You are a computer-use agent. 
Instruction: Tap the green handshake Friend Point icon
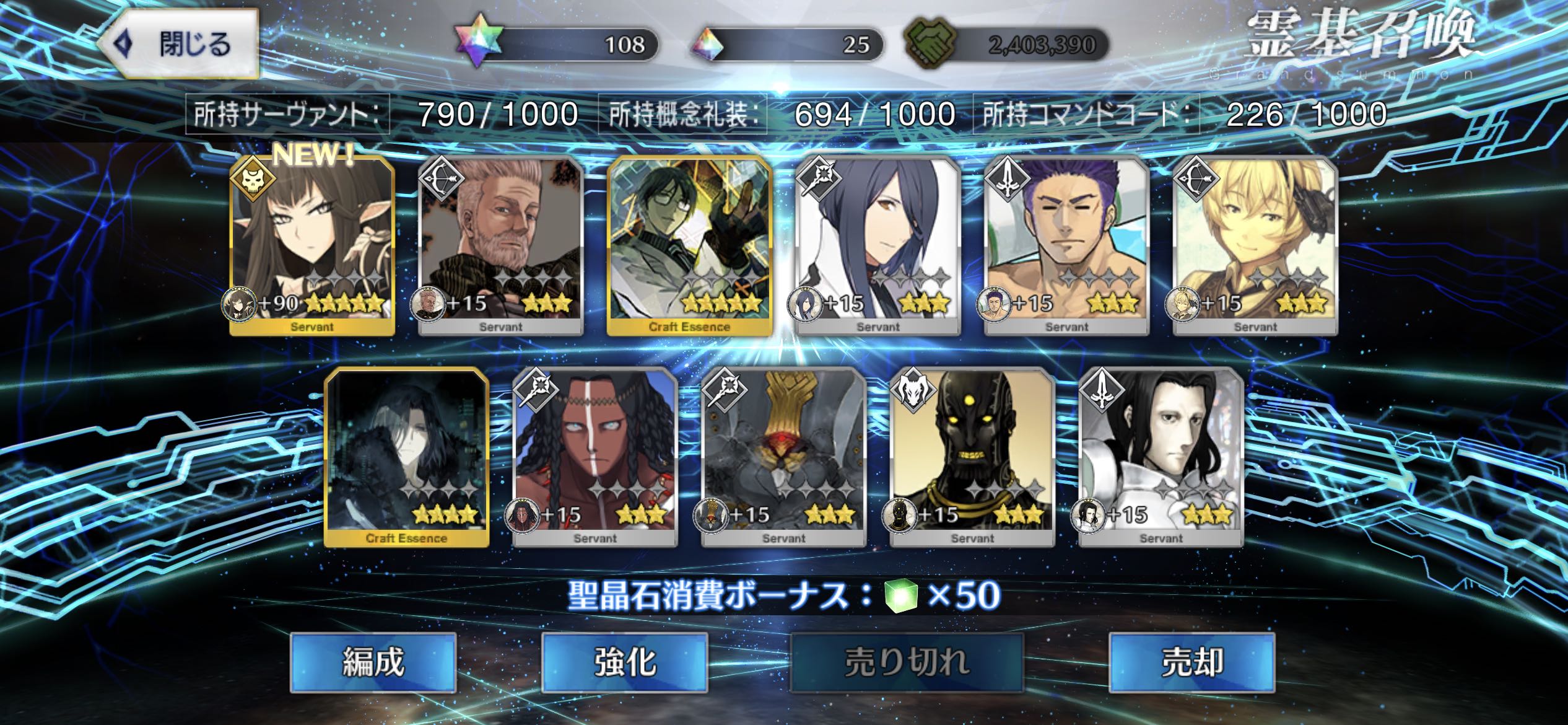930,45
